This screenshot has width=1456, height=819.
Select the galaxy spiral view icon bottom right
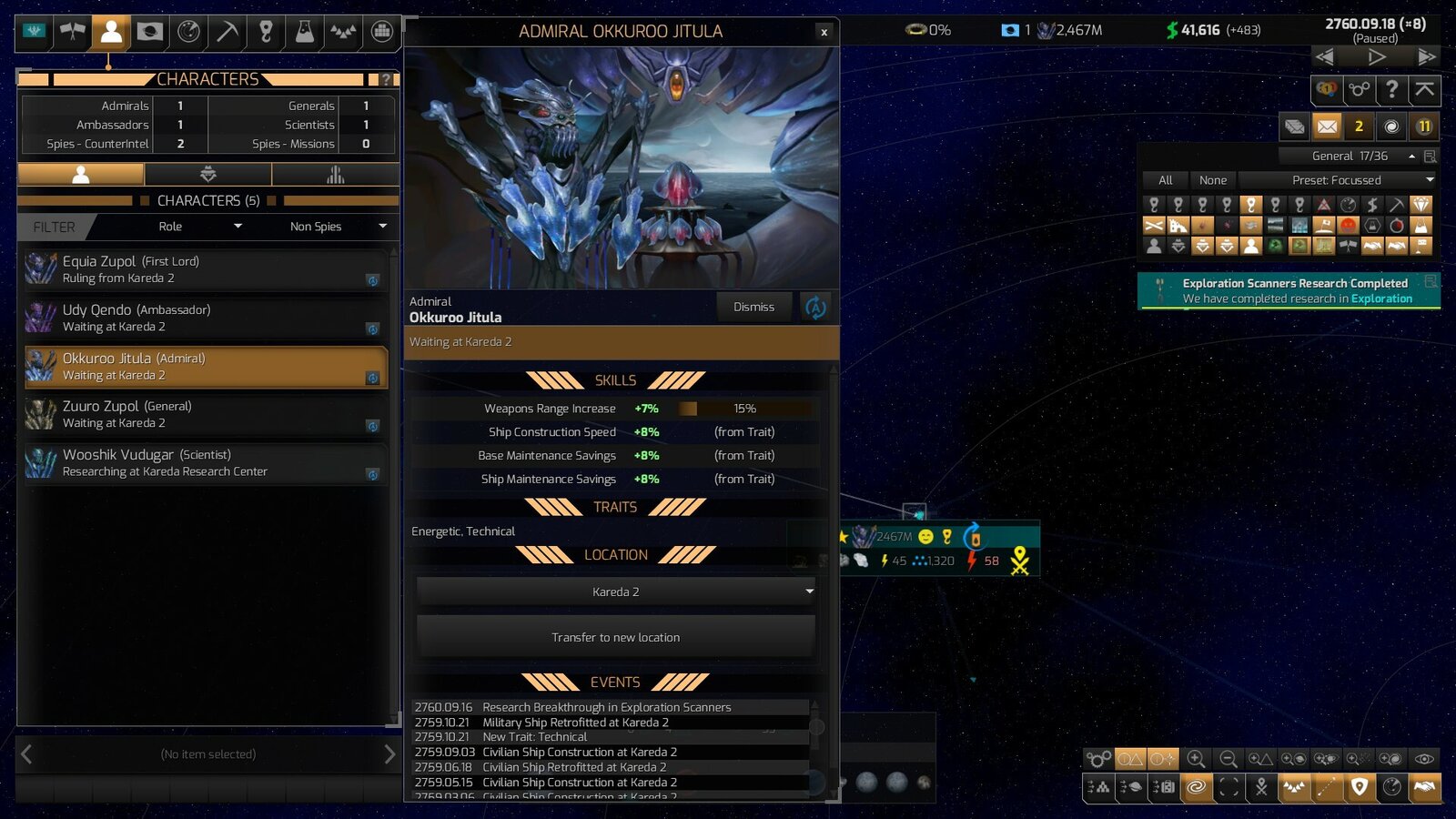pos(1195,788)
